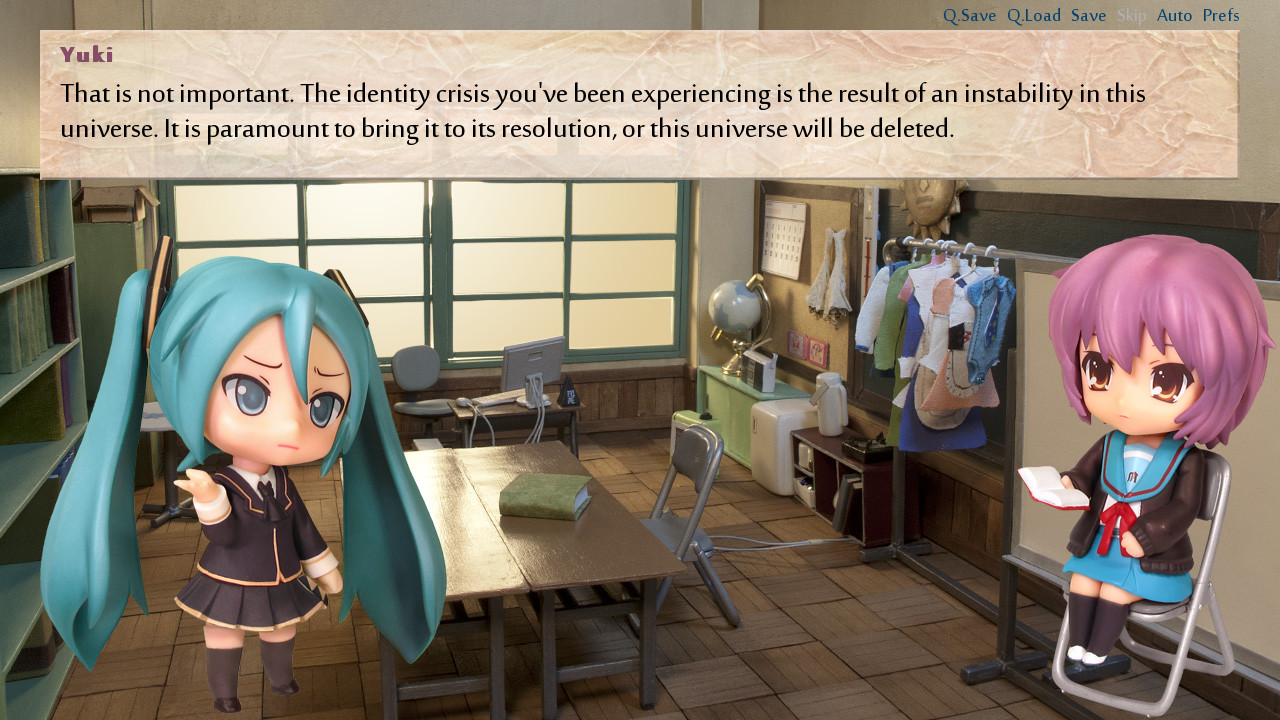The width and height of the screenshot is (1280, 720).
Task: Click the Yuki name label
Action: (x=84, y=53)
